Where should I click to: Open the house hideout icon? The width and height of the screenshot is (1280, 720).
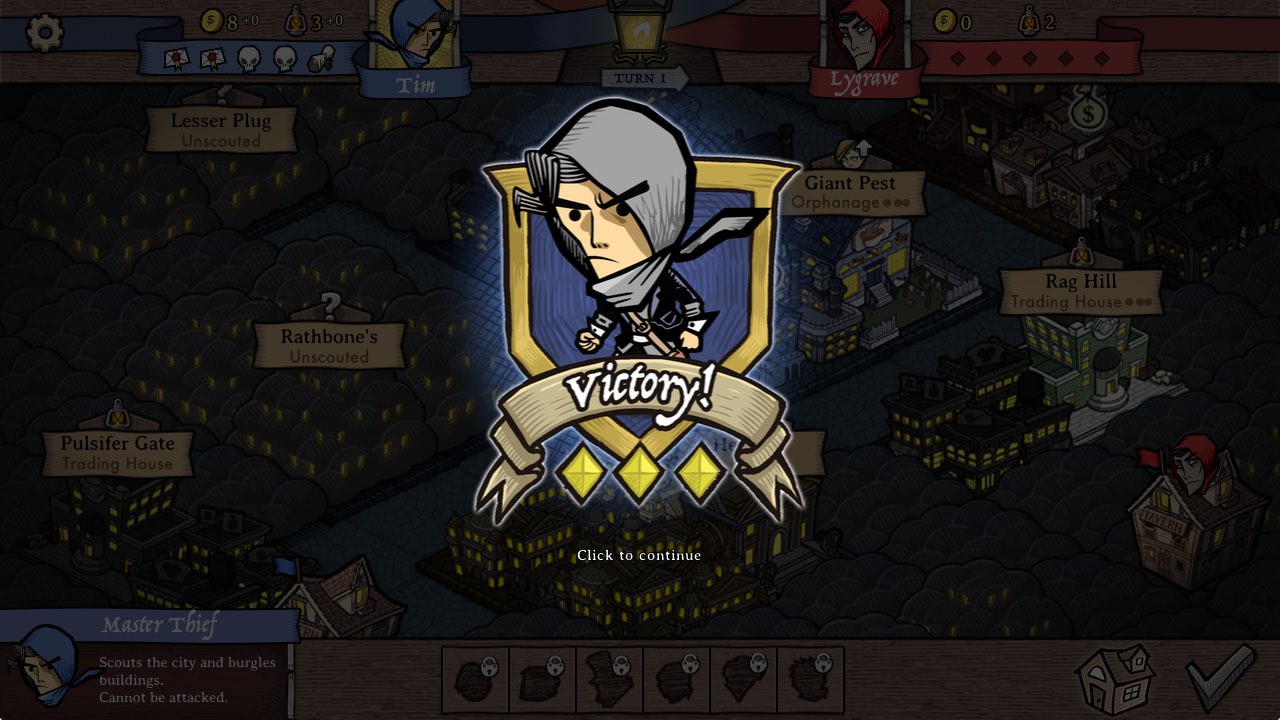point(1116,679)
